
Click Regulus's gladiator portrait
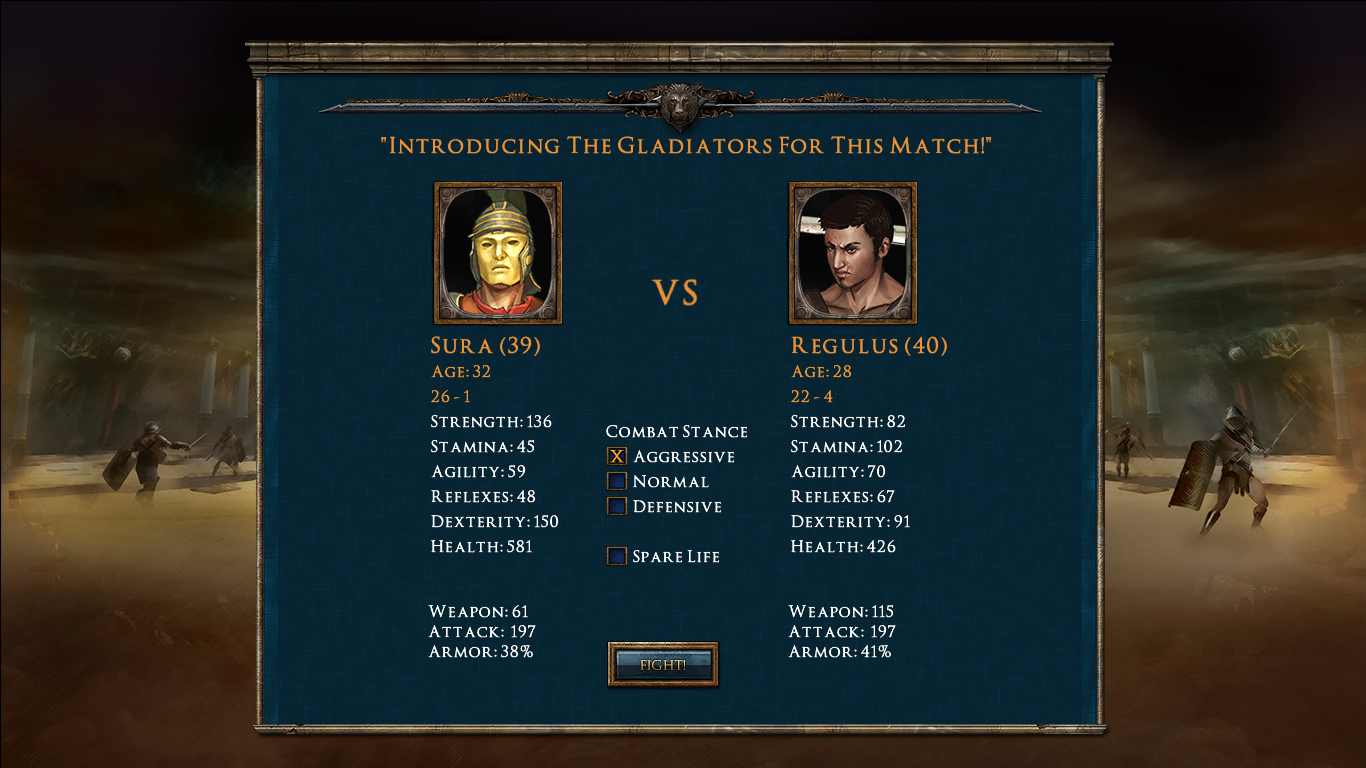(x=853, y=251)
